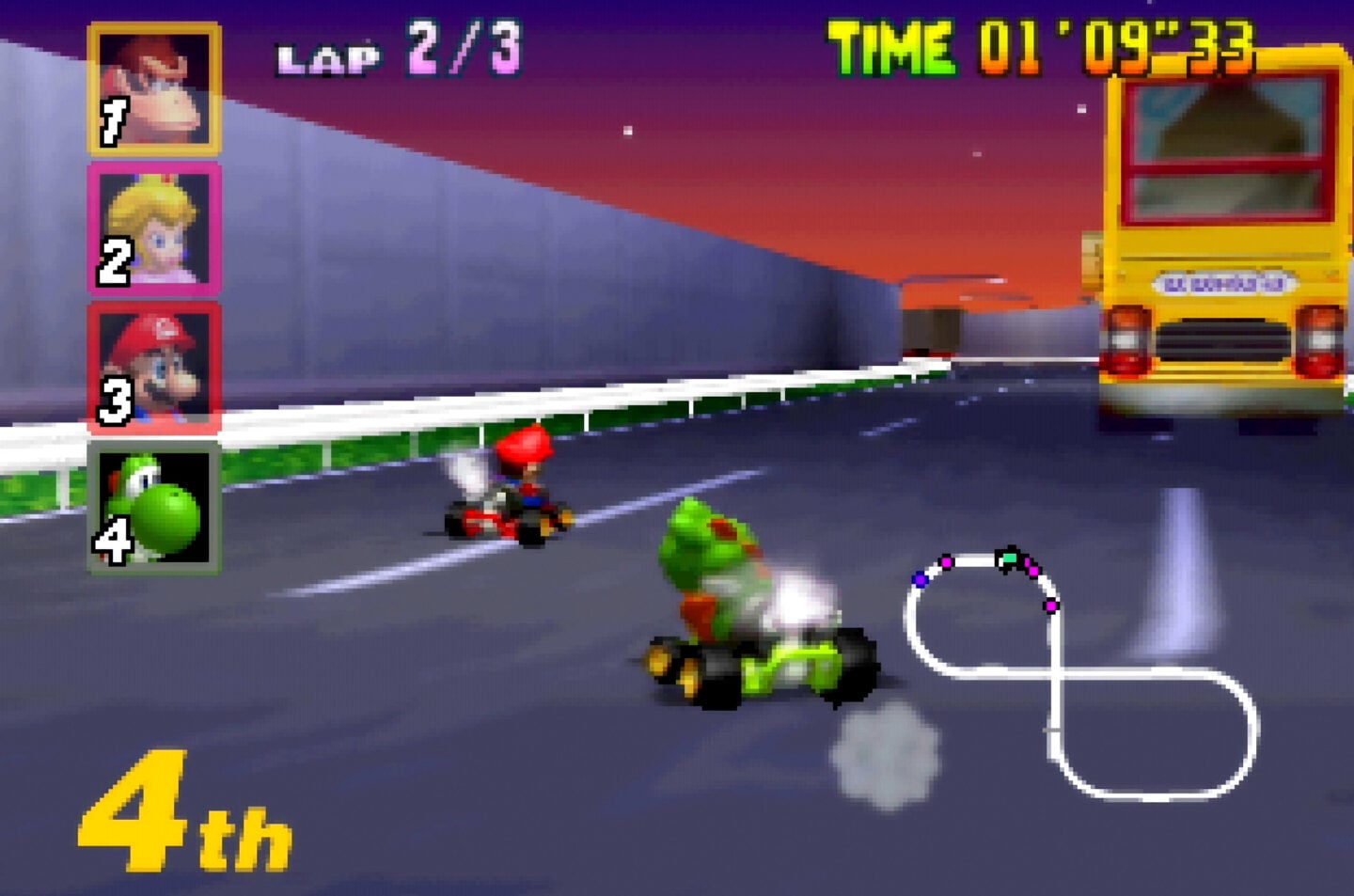Select the player position marker on minimap

point(1010,559)
